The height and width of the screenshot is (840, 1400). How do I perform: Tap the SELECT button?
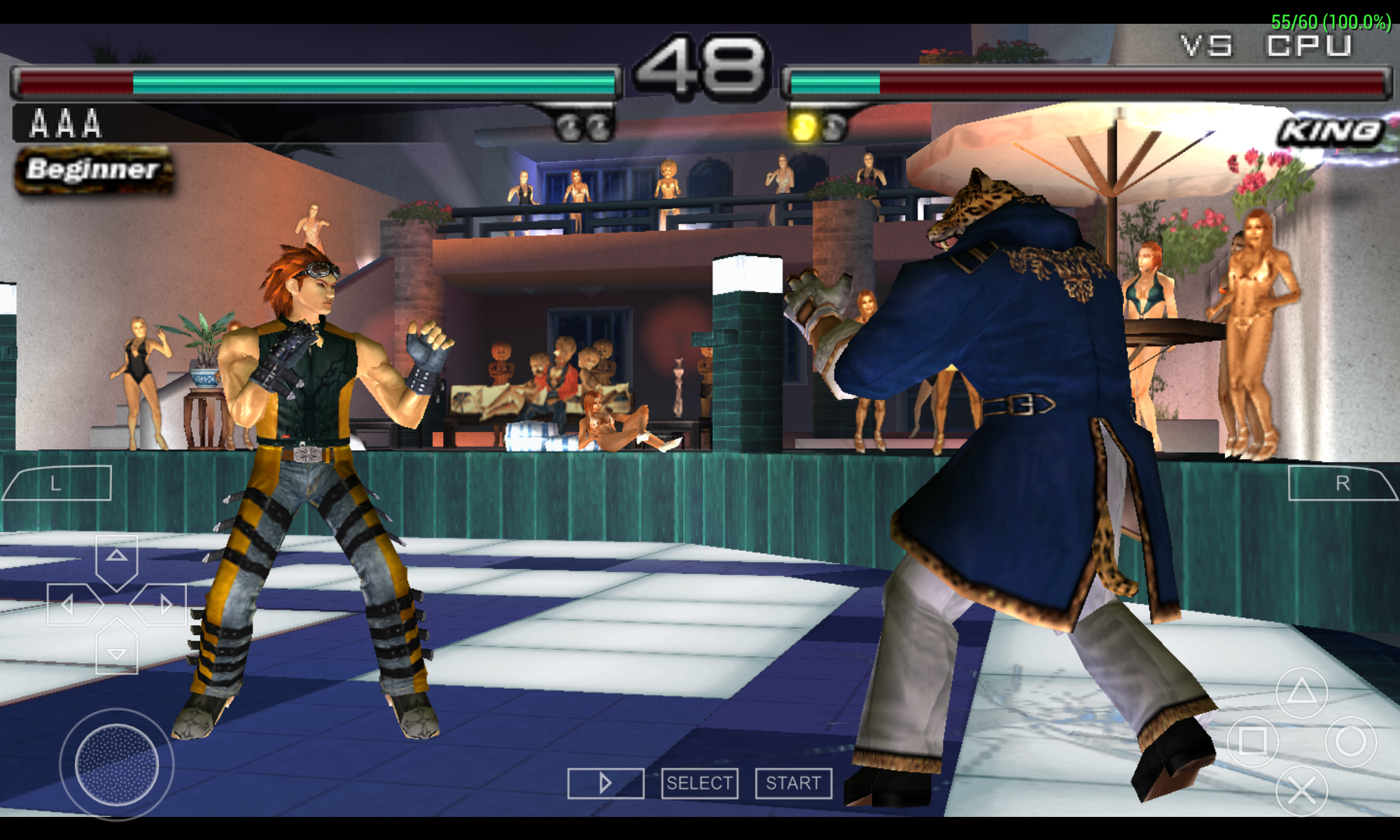coord(699,783)
